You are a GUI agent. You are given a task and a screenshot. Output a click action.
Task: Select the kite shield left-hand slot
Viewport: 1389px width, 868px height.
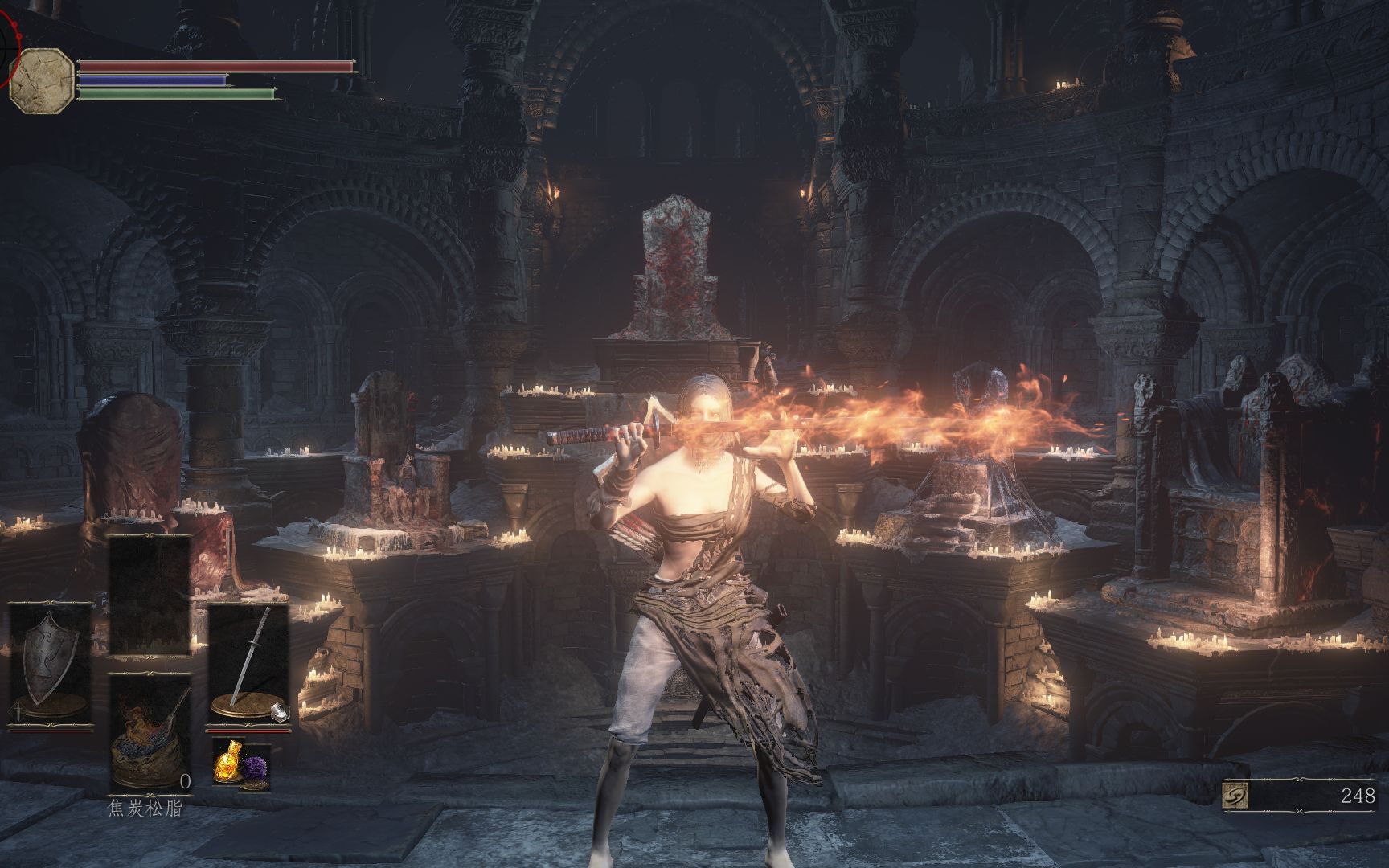pyautogui.click(x=50, y=665)
